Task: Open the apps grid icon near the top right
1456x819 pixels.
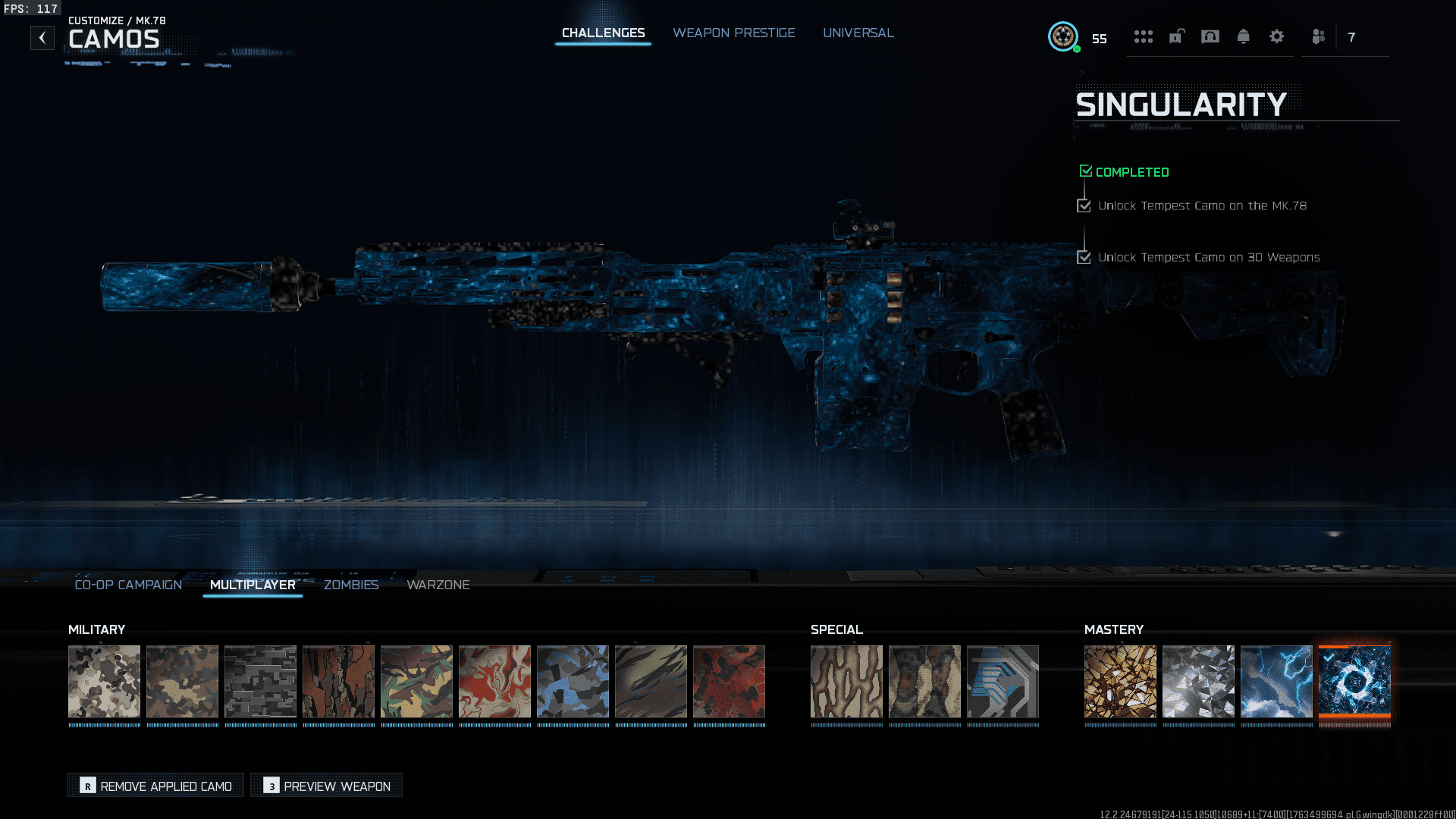Action: tap(1143, 36)
